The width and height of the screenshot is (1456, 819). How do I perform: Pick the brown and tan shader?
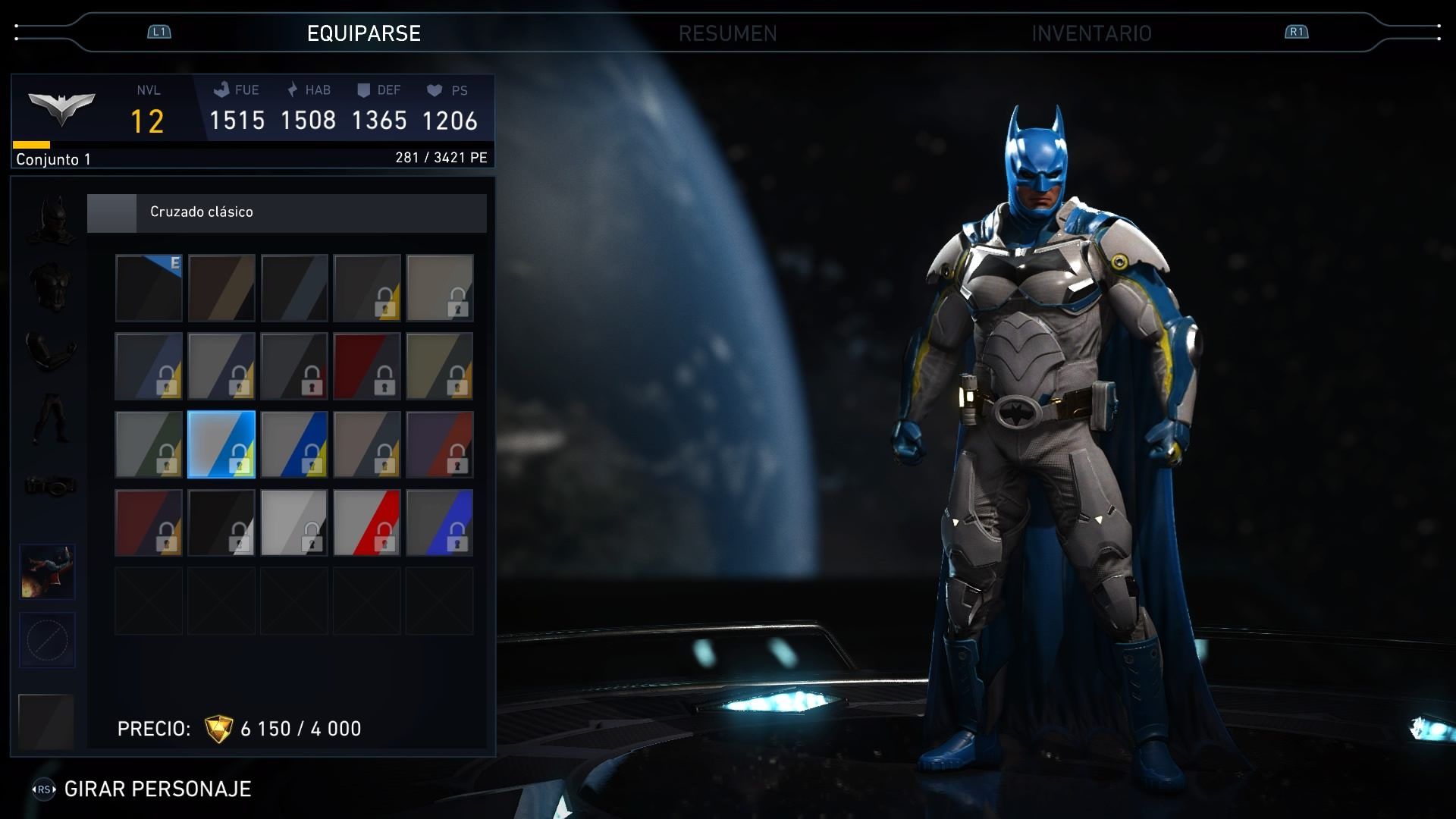[x=221, y=288]
